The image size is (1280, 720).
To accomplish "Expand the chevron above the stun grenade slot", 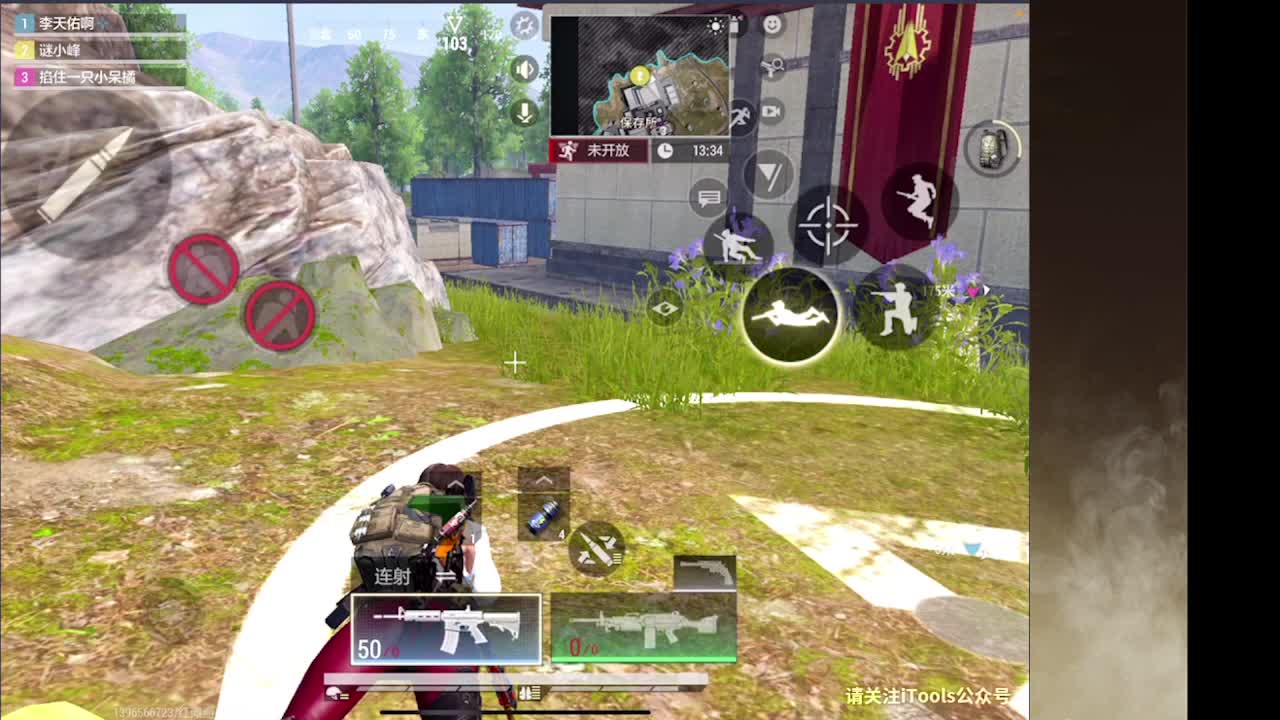I will (x=544, y=478).
